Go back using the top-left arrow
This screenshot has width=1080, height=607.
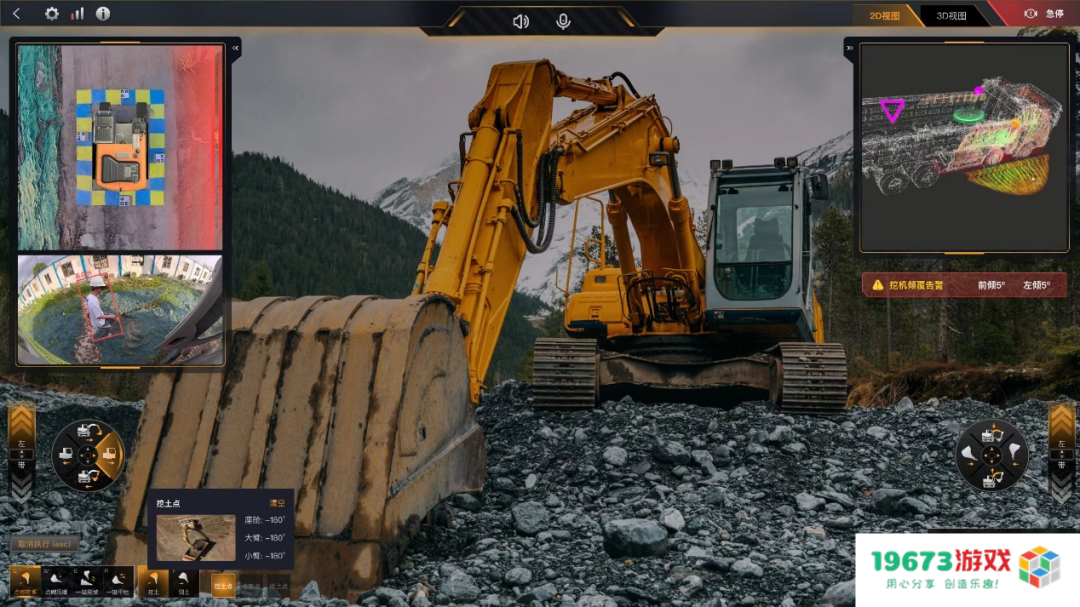pos(16,14)
